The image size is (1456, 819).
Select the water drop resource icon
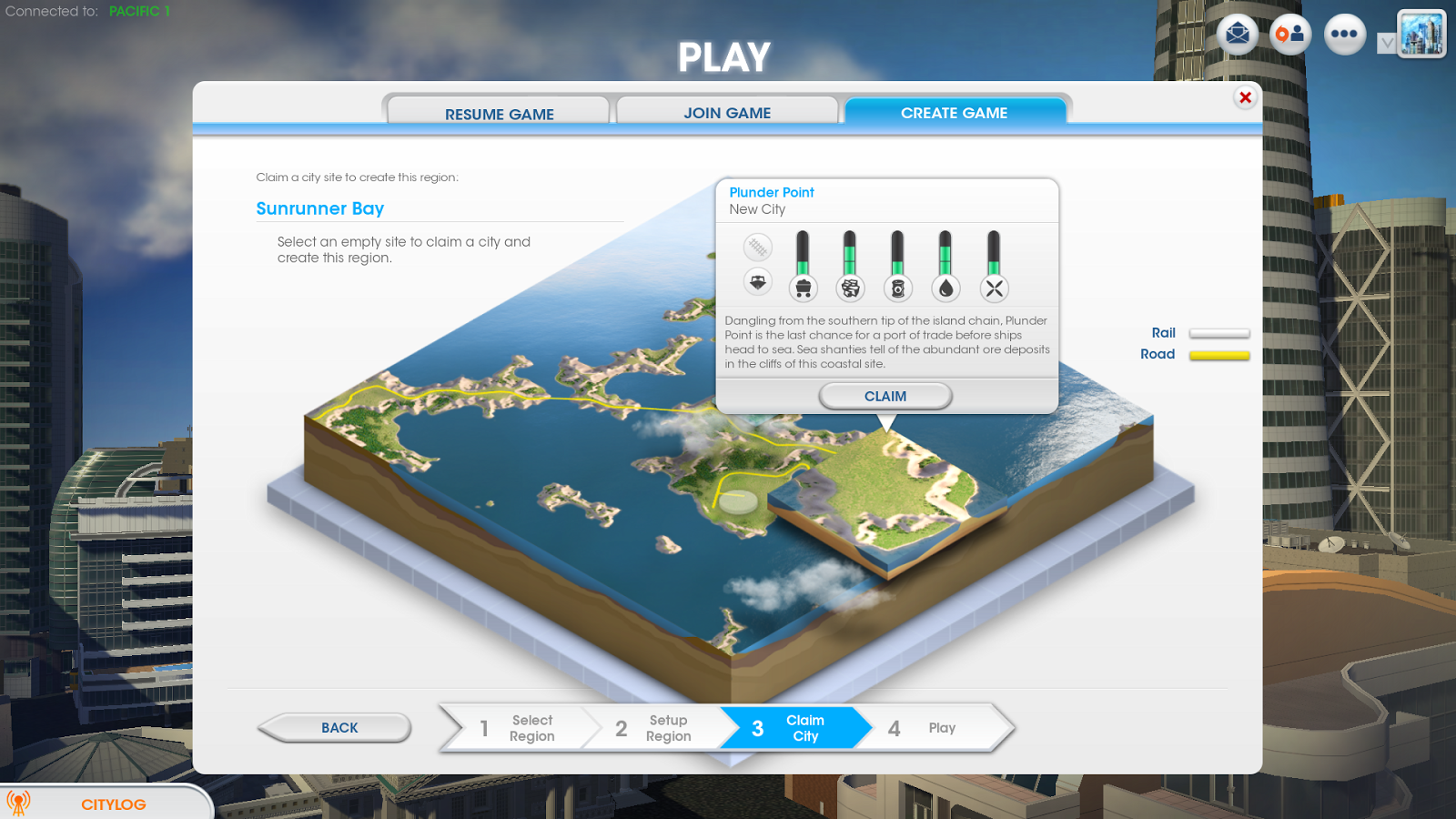[946, 288]
